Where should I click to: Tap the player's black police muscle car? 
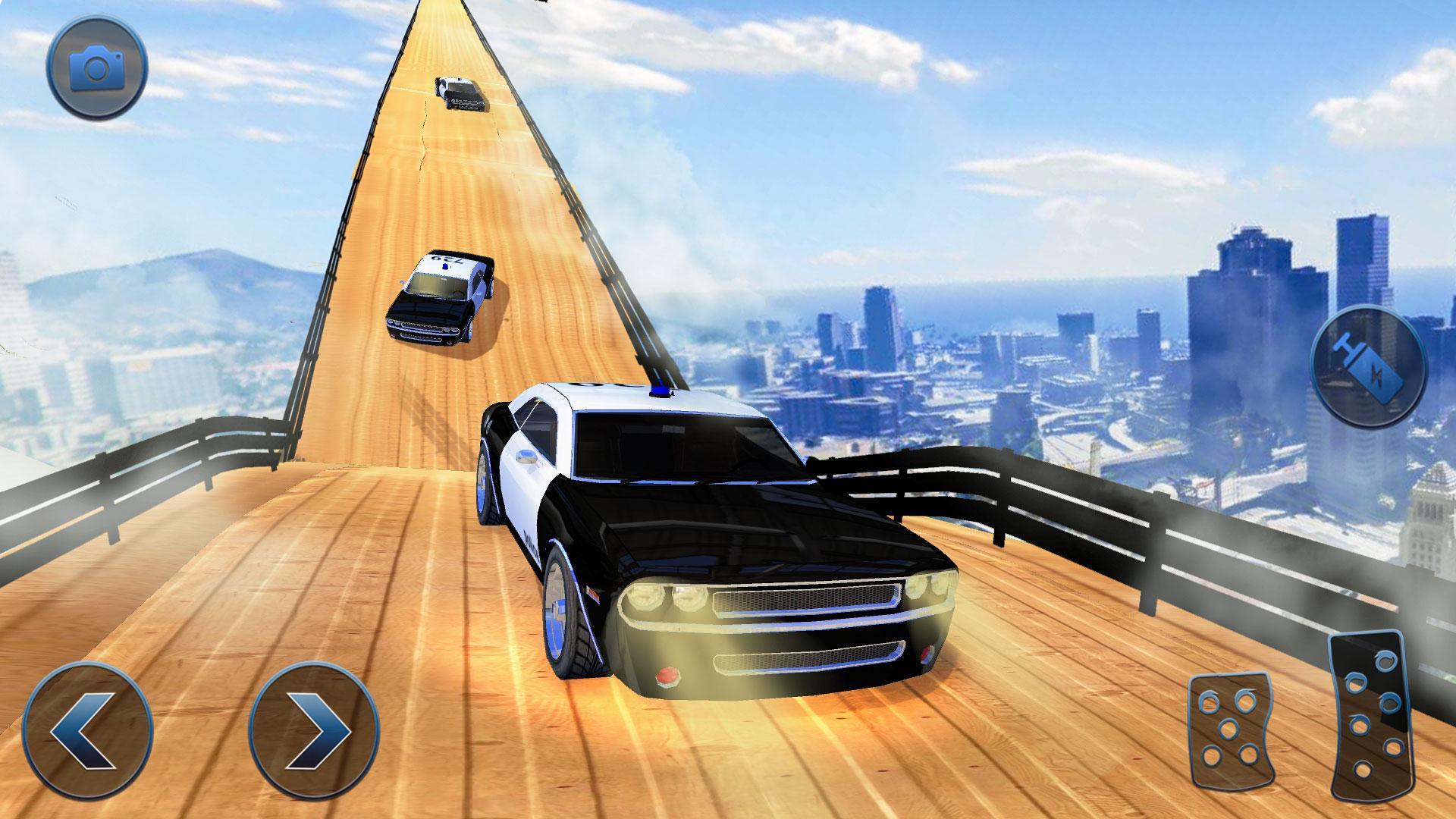pyautogui.click(x=720, y=531)
